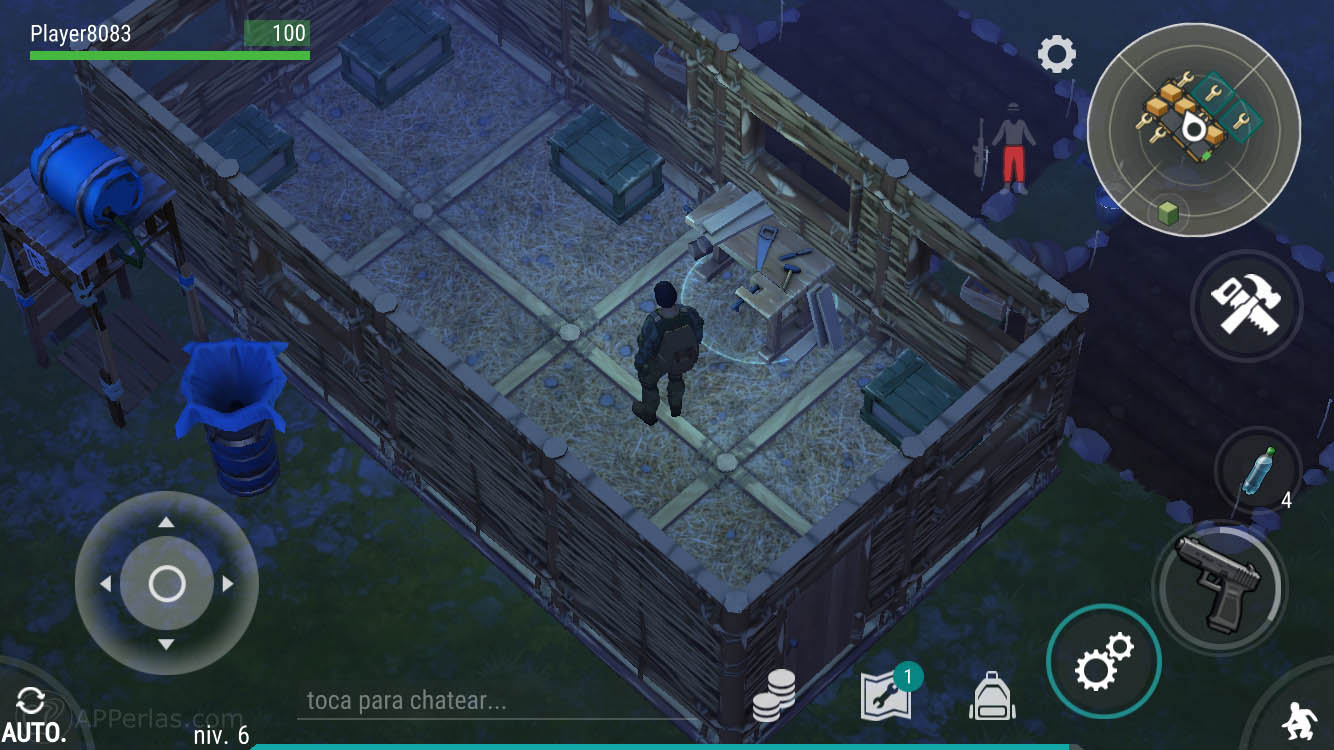This screenshot has width=1334, height=750.
Task: Open the coin stack shop icon
Action: click(774, 696)
